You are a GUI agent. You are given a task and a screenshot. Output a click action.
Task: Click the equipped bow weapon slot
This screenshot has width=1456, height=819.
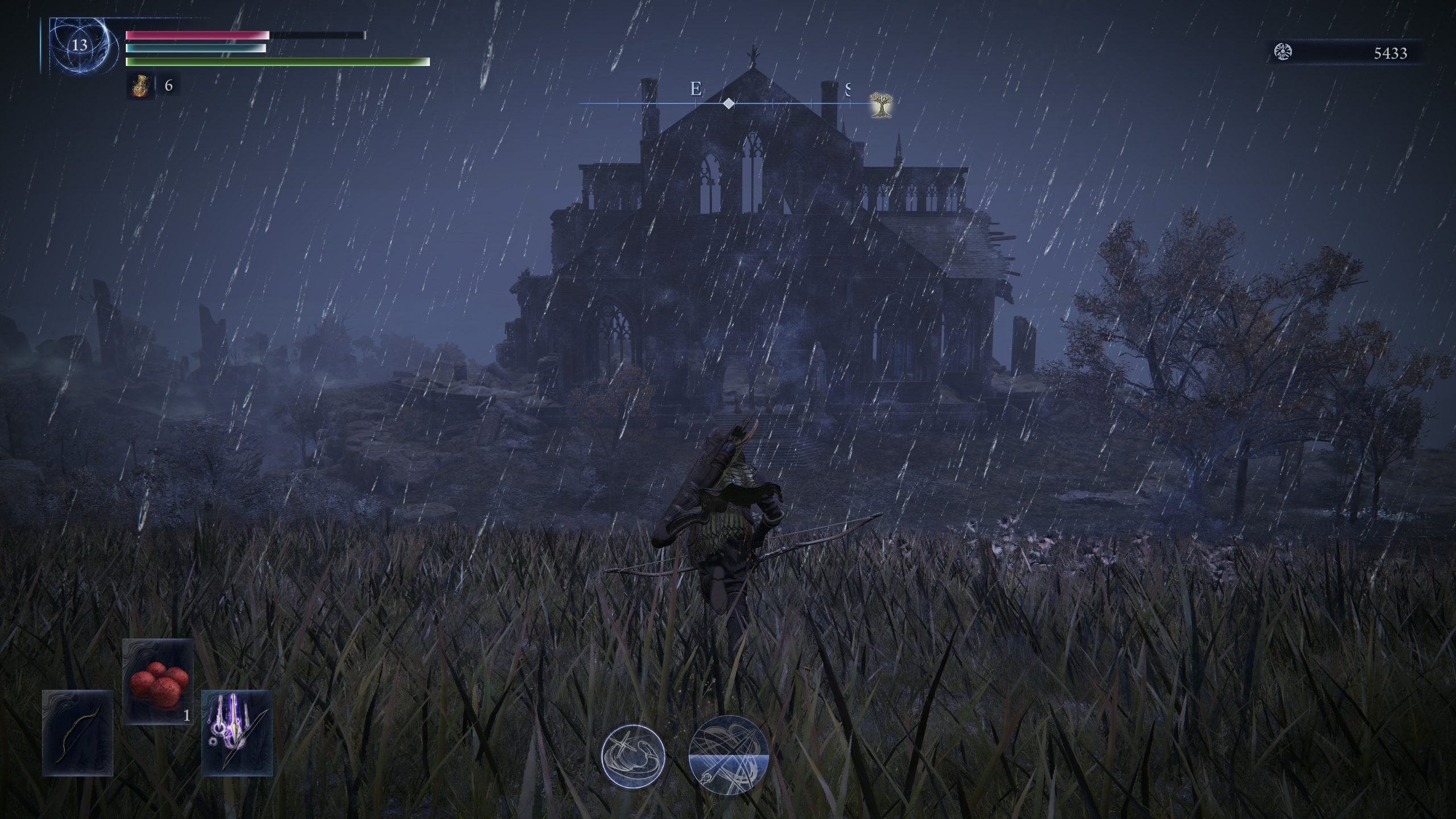(78, 733)
